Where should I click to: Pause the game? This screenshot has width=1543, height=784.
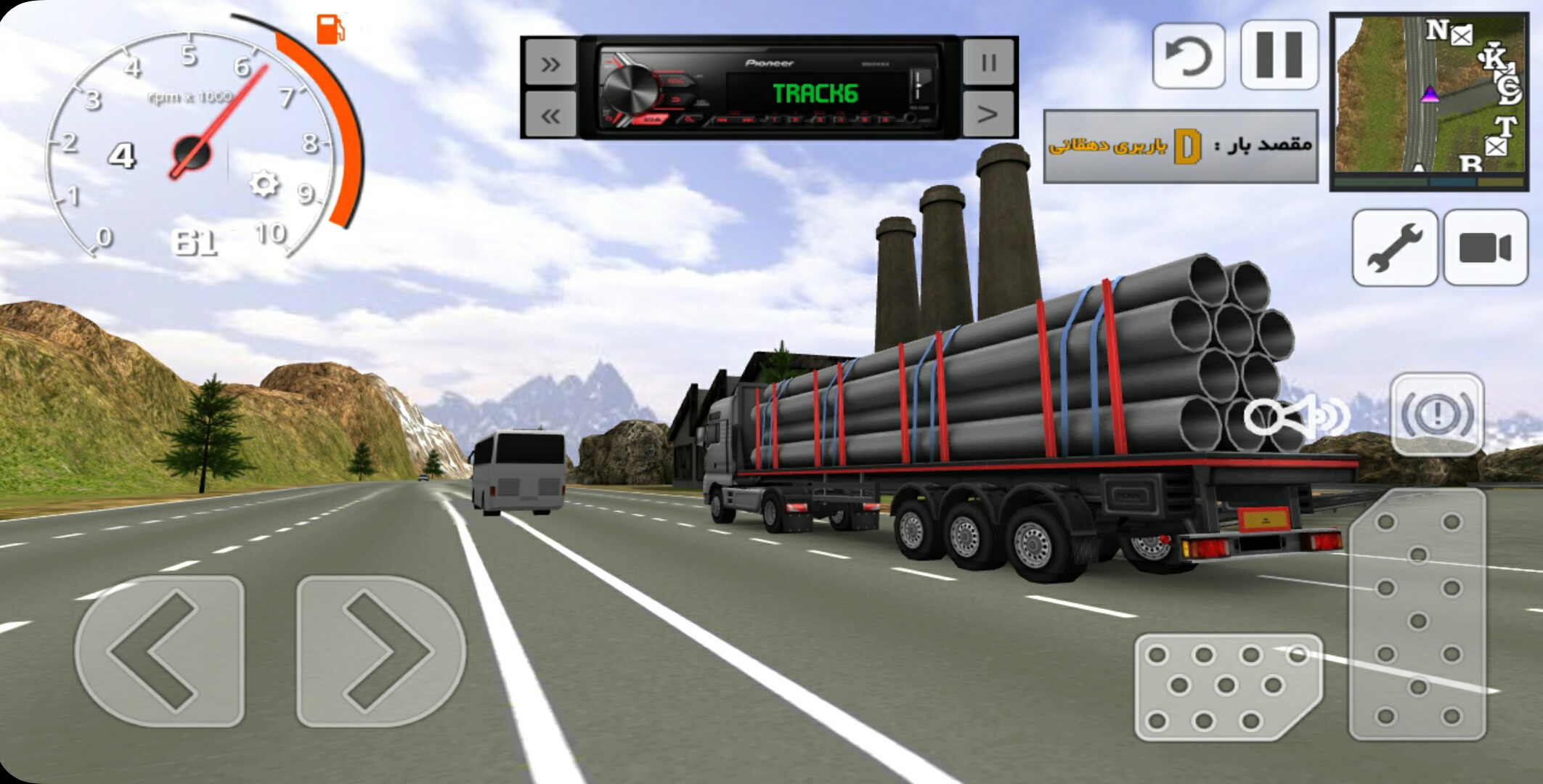(x=1279, y=55)
